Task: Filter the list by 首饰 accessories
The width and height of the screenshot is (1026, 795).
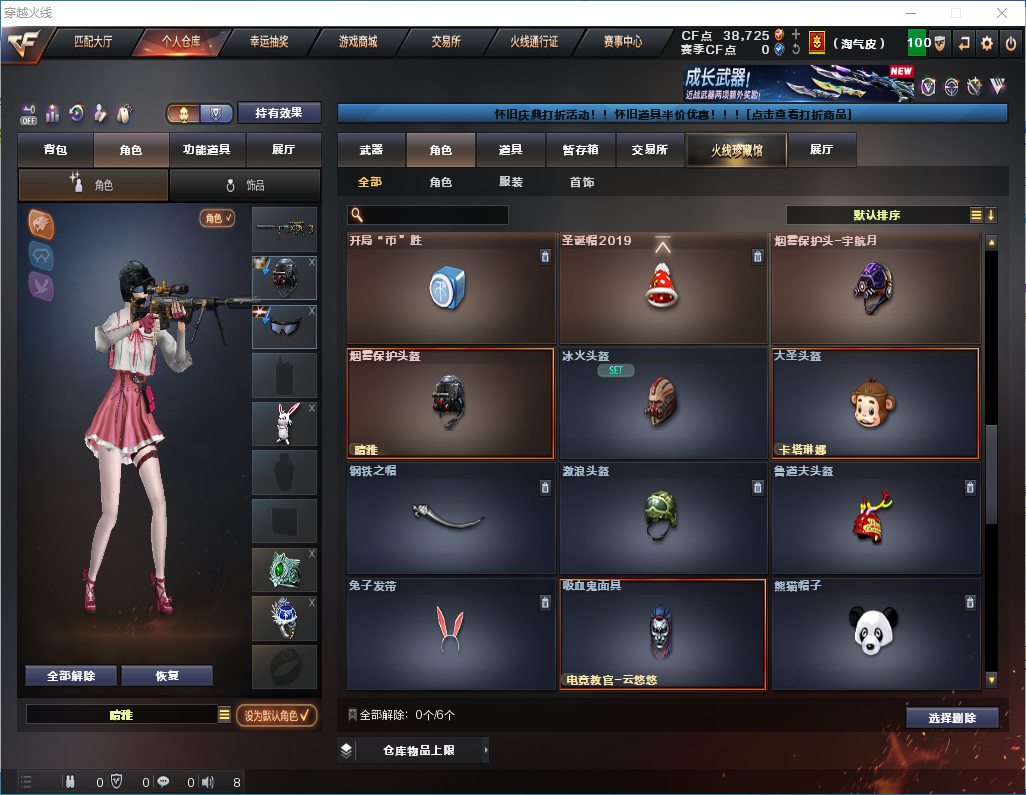Action: [x=582, y=183]
